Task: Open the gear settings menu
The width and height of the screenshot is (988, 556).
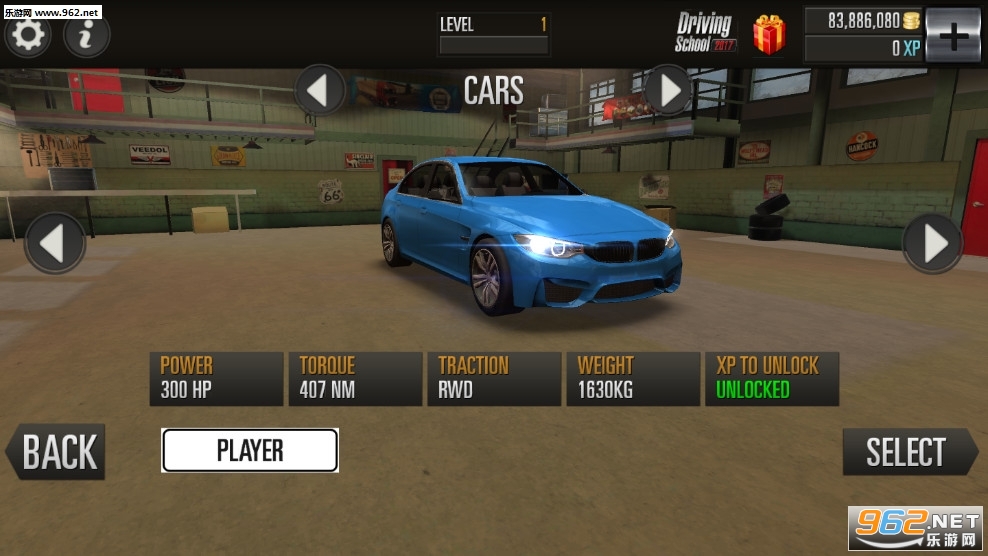Action: [27, 35]
